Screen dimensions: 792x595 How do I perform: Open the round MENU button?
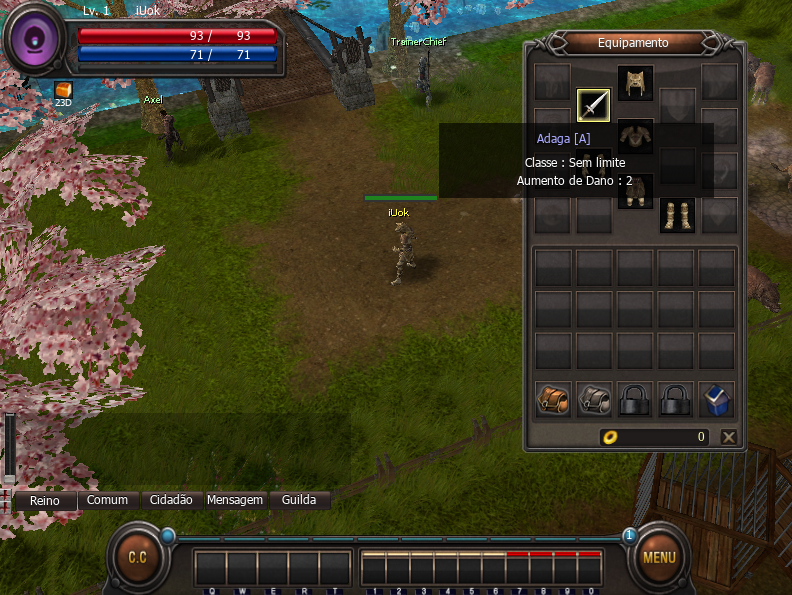(x=658, y=558)
